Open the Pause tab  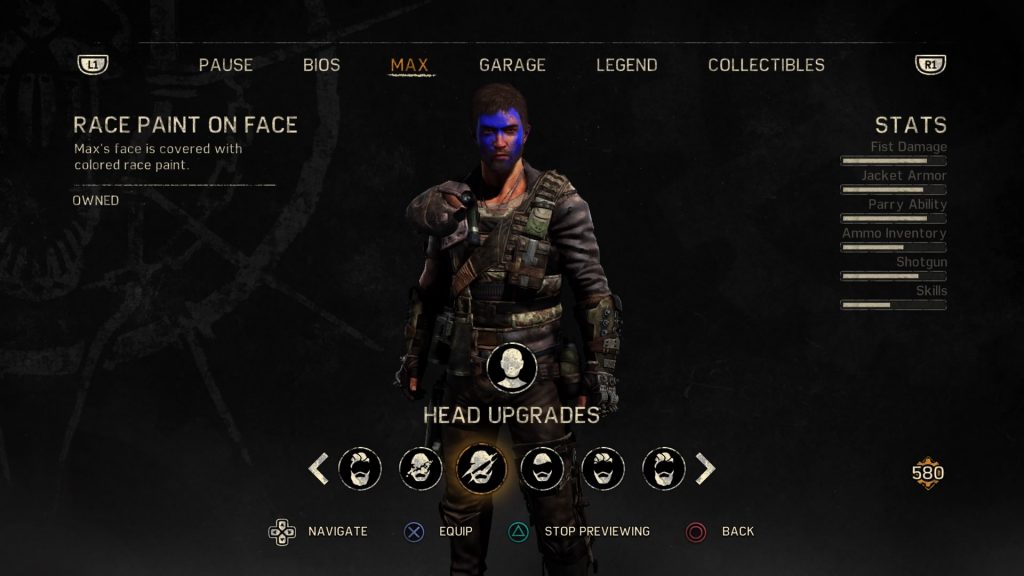tap(226, 65)
